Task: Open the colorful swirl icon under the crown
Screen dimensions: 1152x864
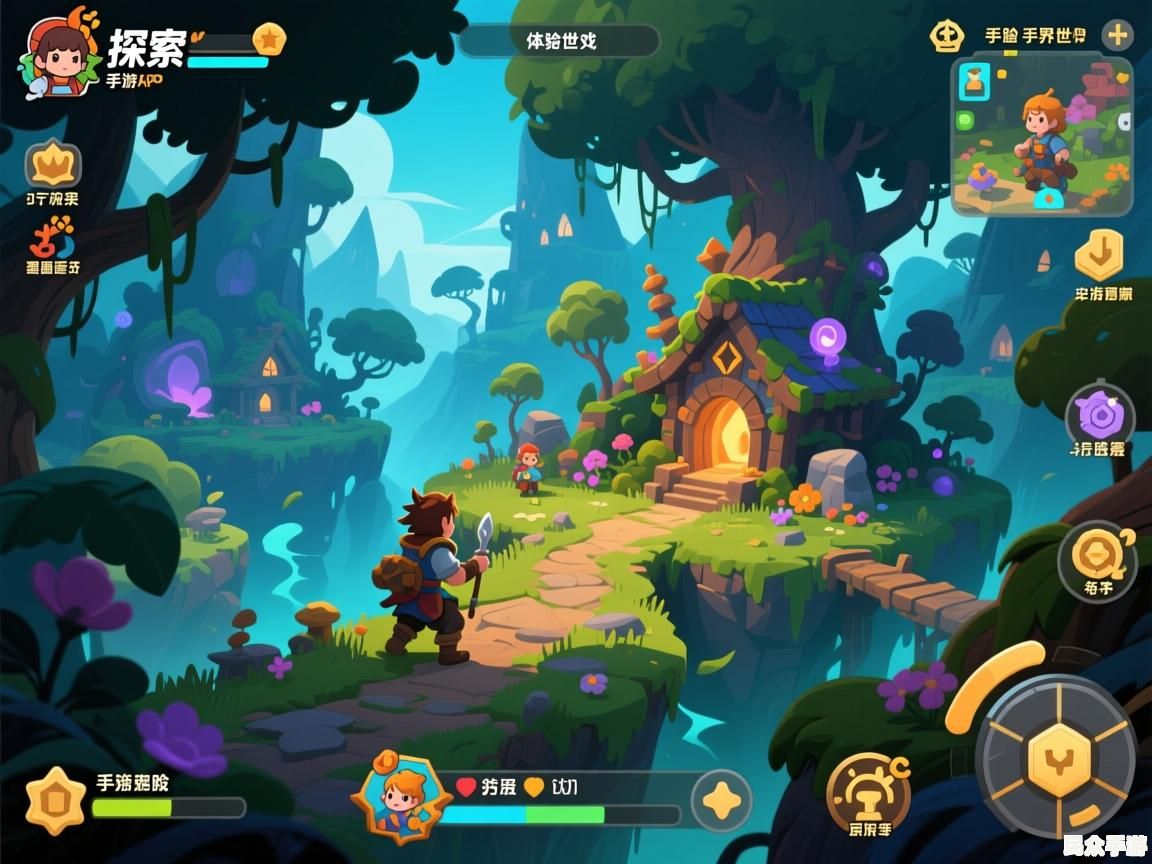Action: coord(54,237)
